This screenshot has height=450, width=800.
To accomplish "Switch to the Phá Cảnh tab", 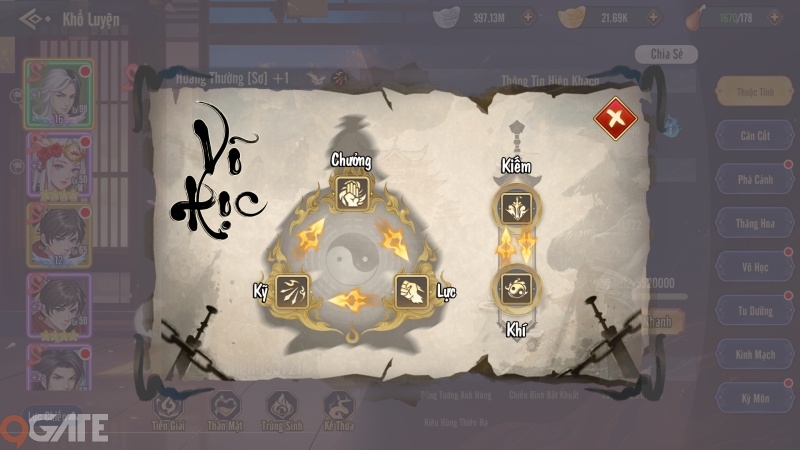I will tap(755, 179).
